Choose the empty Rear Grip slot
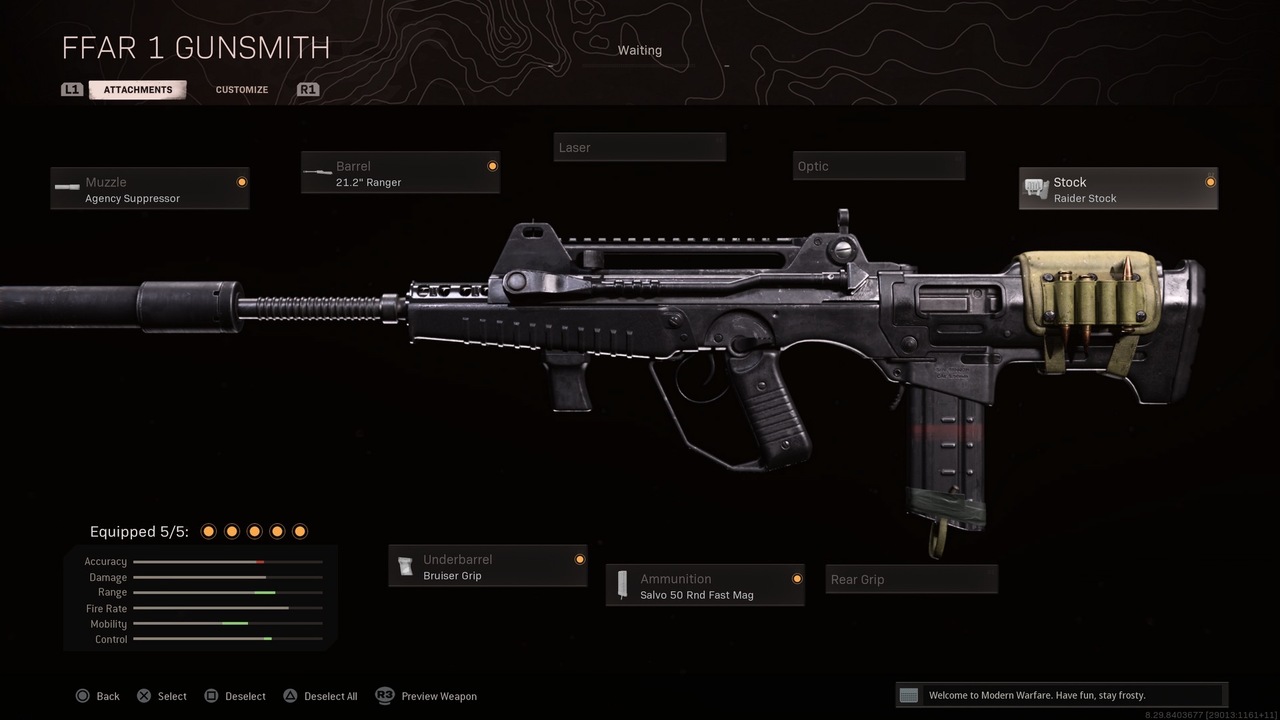 pos(911,580)
